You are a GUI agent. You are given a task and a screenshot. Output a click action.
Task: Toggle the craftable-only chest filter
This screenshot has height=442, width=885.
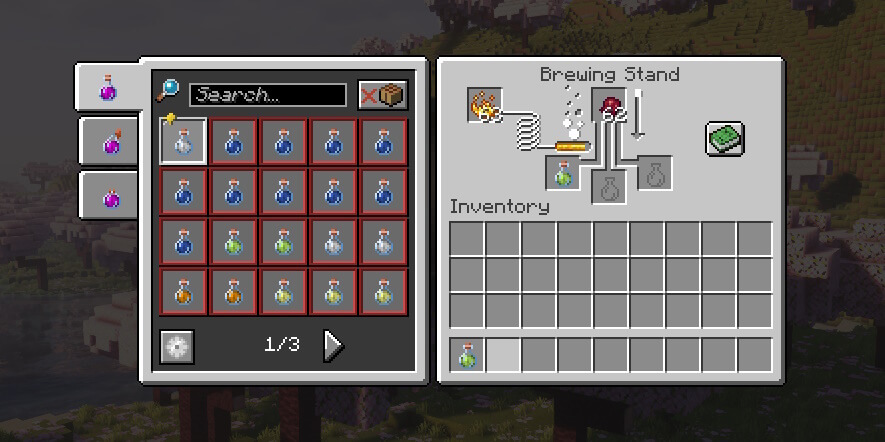pyautogui.click(x=383, y=95)
